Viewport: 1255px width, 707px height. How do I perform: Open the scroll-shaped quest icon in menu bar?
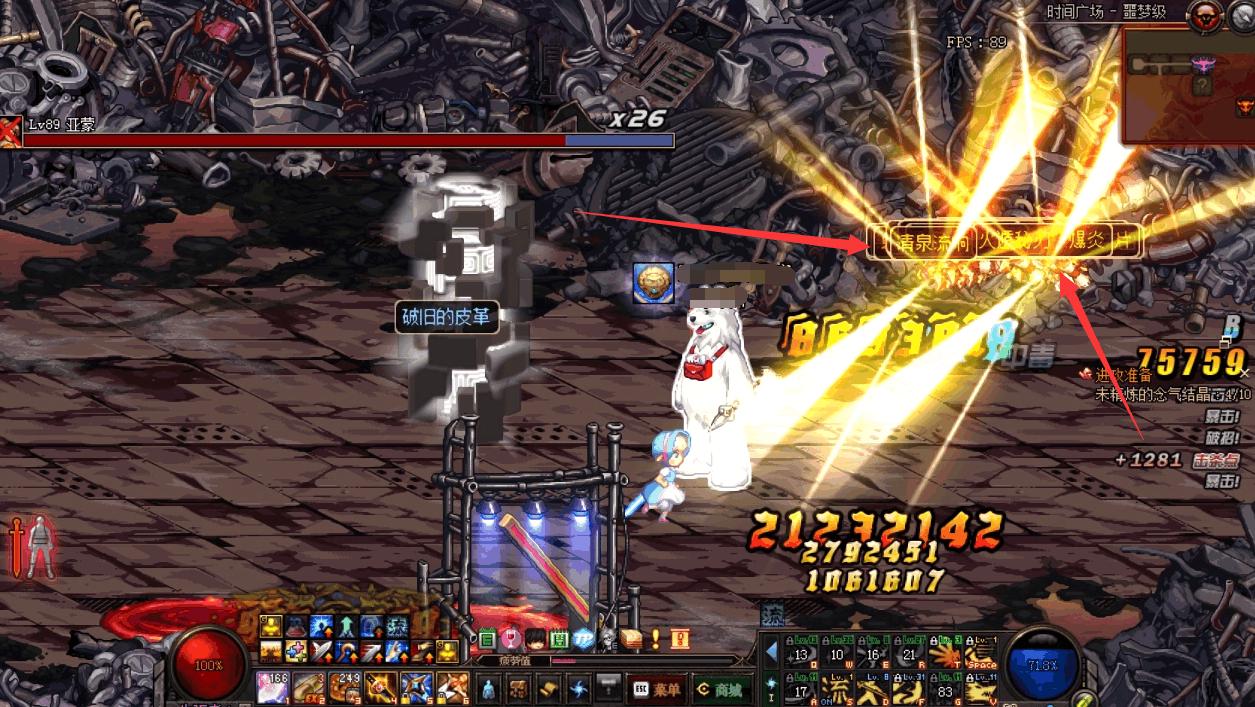548,689
